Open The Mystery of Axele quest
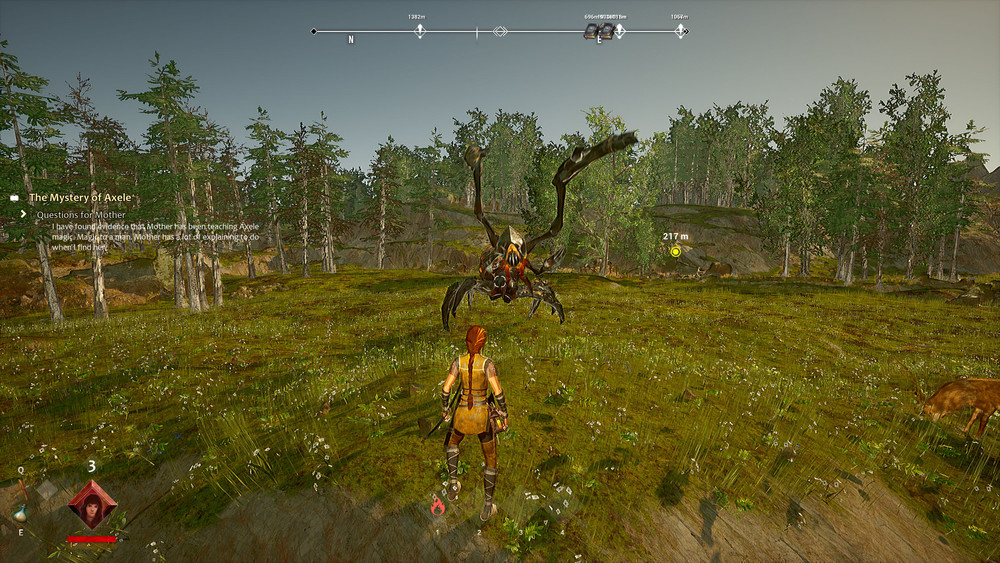This screenshot has width=1000, height=563. click(x=80, y=198)
